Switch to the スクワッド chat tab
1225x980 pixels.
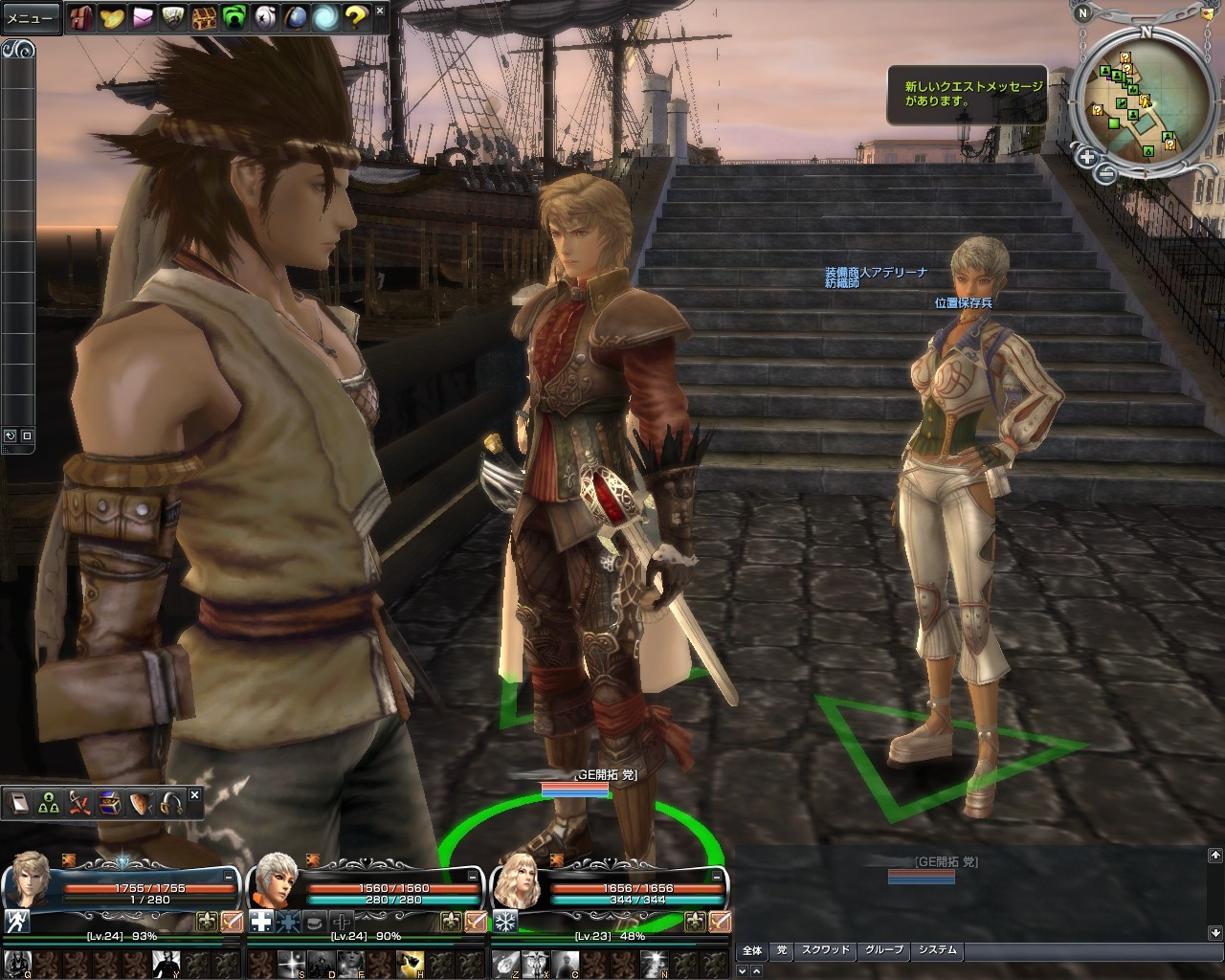(825, 950)
